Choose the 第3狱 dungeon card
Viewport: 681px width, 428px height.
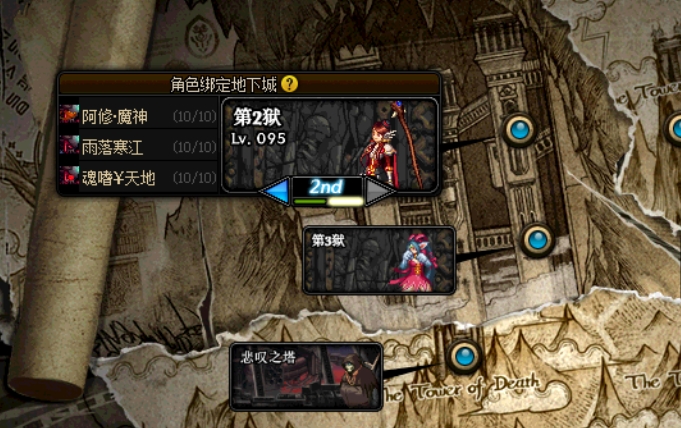(x=378, y=260)
